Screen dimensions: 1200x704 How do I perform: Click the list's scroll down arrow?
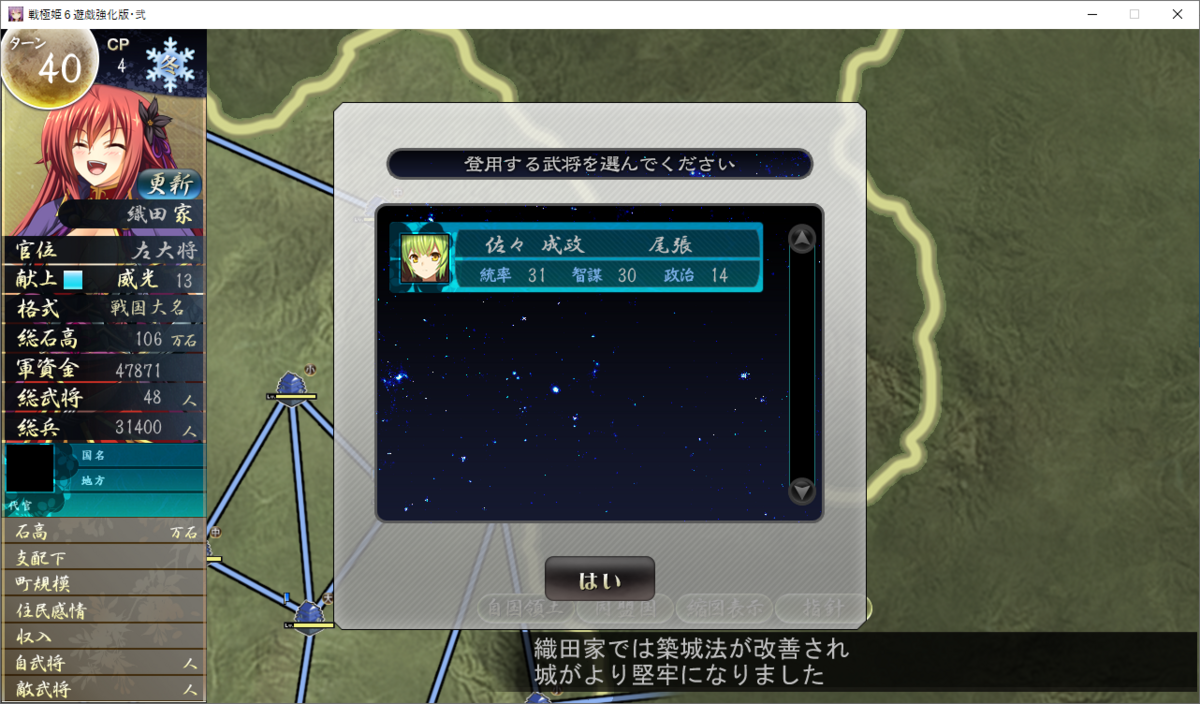(802, 491)
